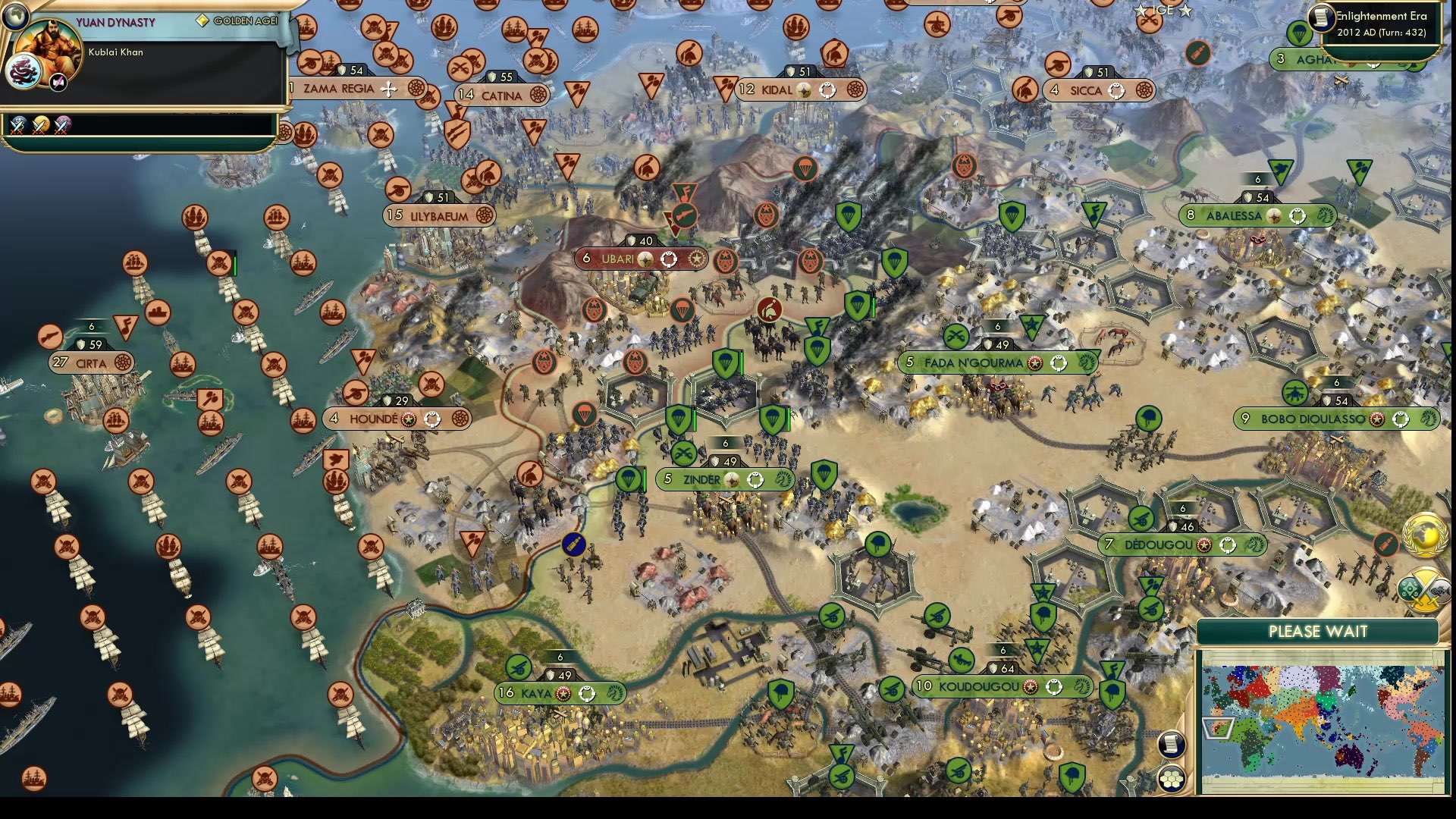Screen dimensions: 1456x819
Task: Click the Golden Age diamond indicator
Action: tap(202, 20)
